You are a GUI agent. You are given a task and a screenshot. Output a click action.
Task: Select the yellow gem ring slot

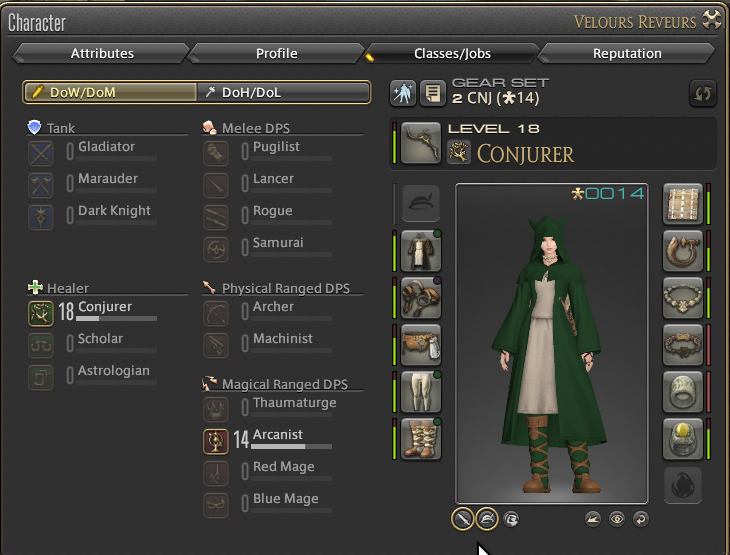tap(683, 438)
